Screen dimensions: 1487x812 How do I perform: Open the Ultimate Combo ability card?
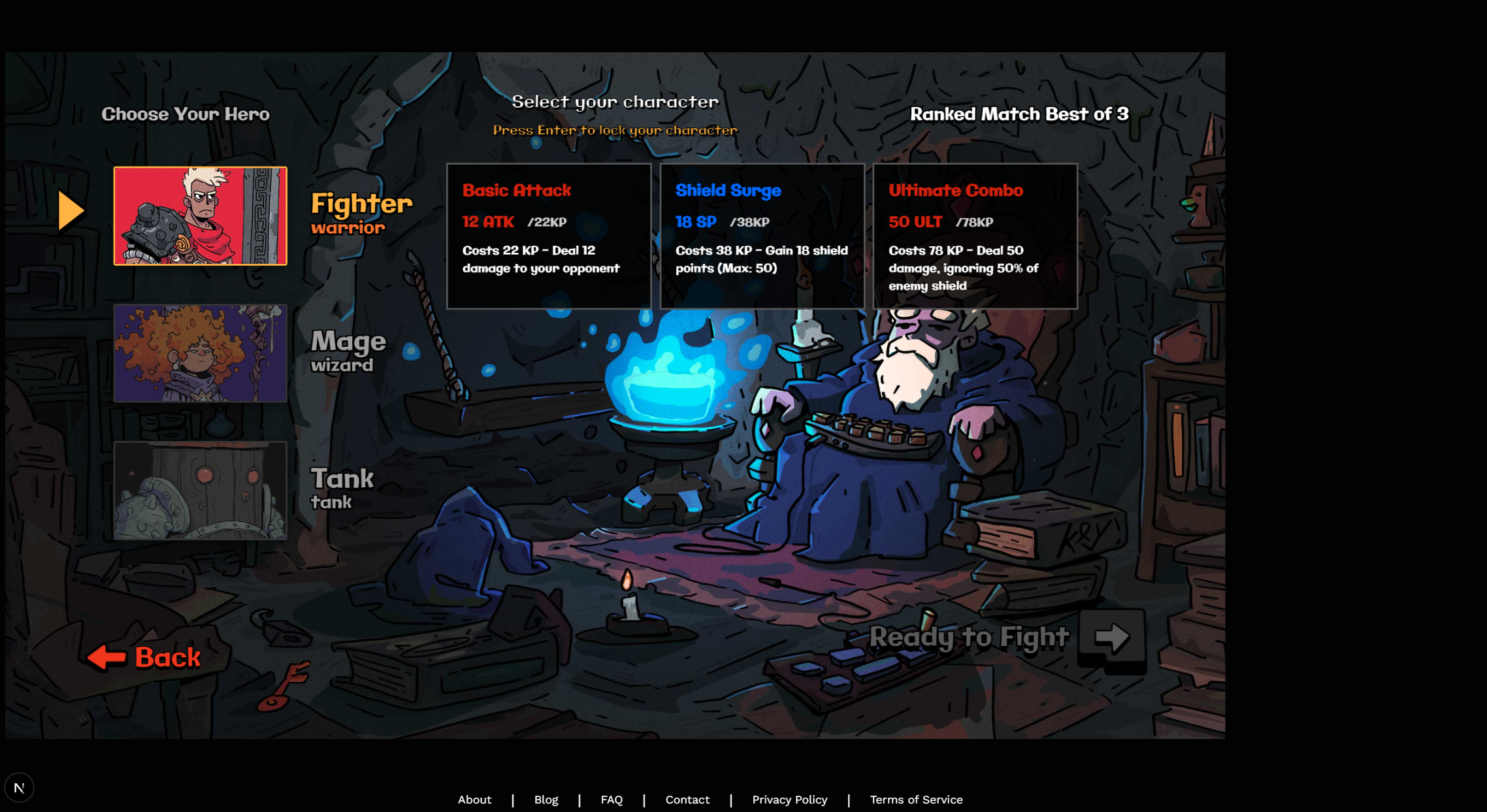[975, 236]
